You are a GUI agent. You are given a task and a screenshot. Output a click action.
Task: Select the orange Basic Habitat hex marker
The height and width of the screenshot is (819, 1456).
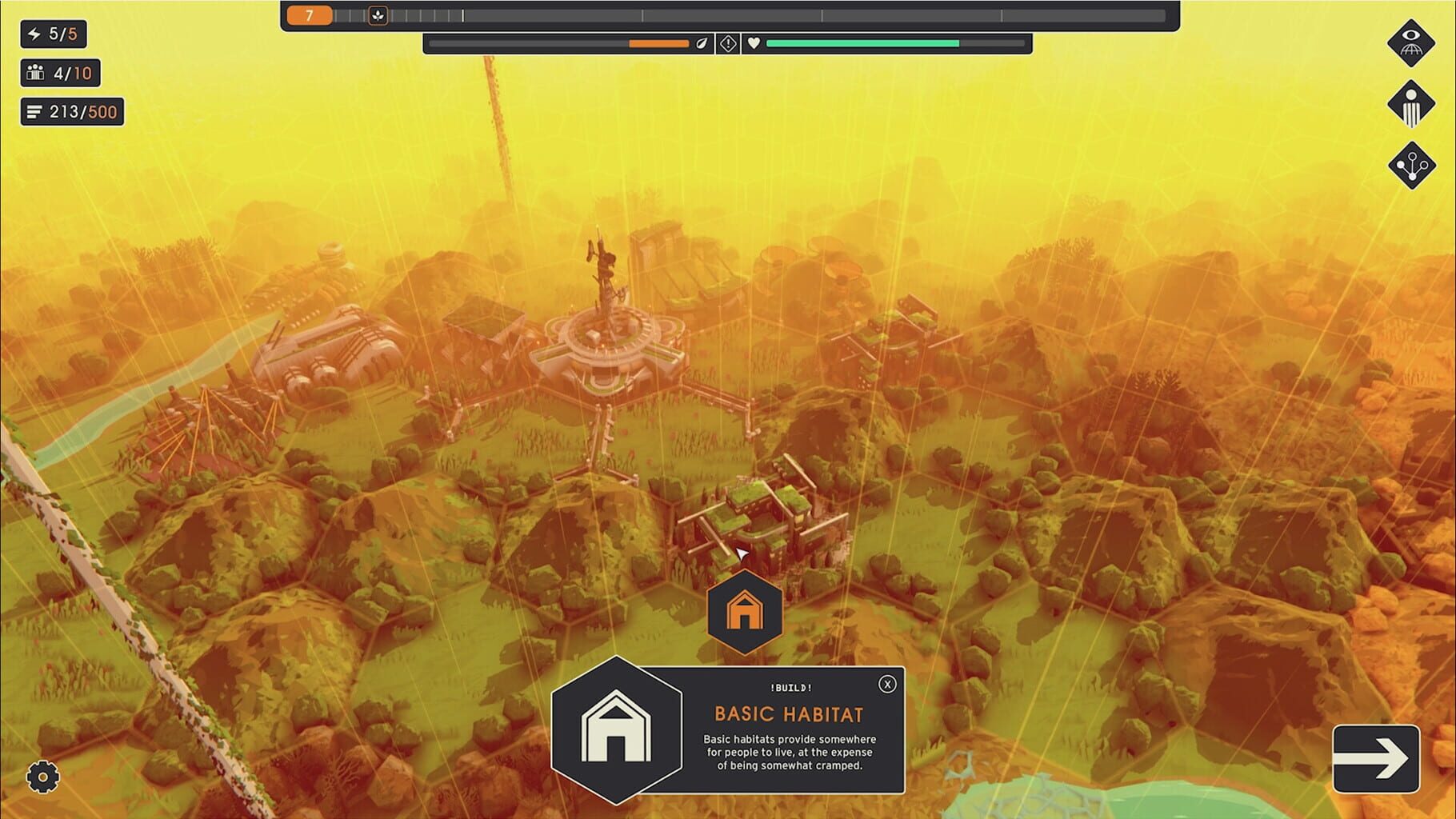click(744, 610)
